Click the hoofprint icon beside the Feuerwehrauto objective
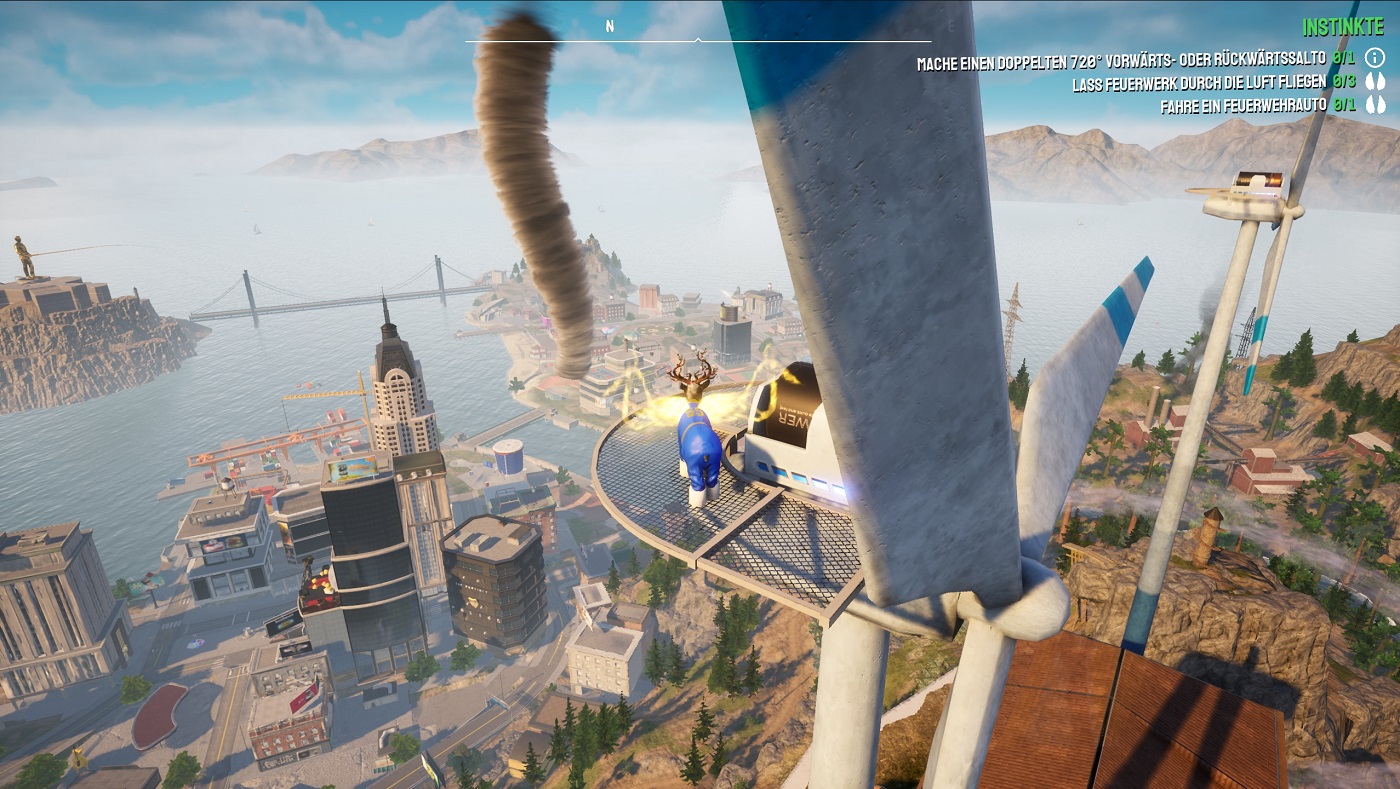The width and height of the screenshot is (1400, 789). (1375, 104)
